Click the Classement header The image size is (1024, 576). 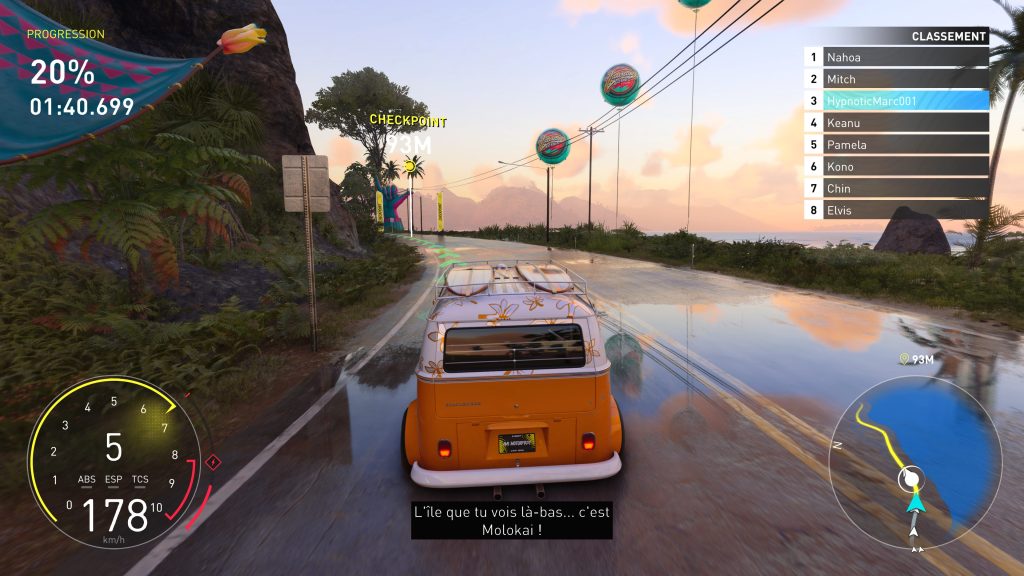[948, 37]
